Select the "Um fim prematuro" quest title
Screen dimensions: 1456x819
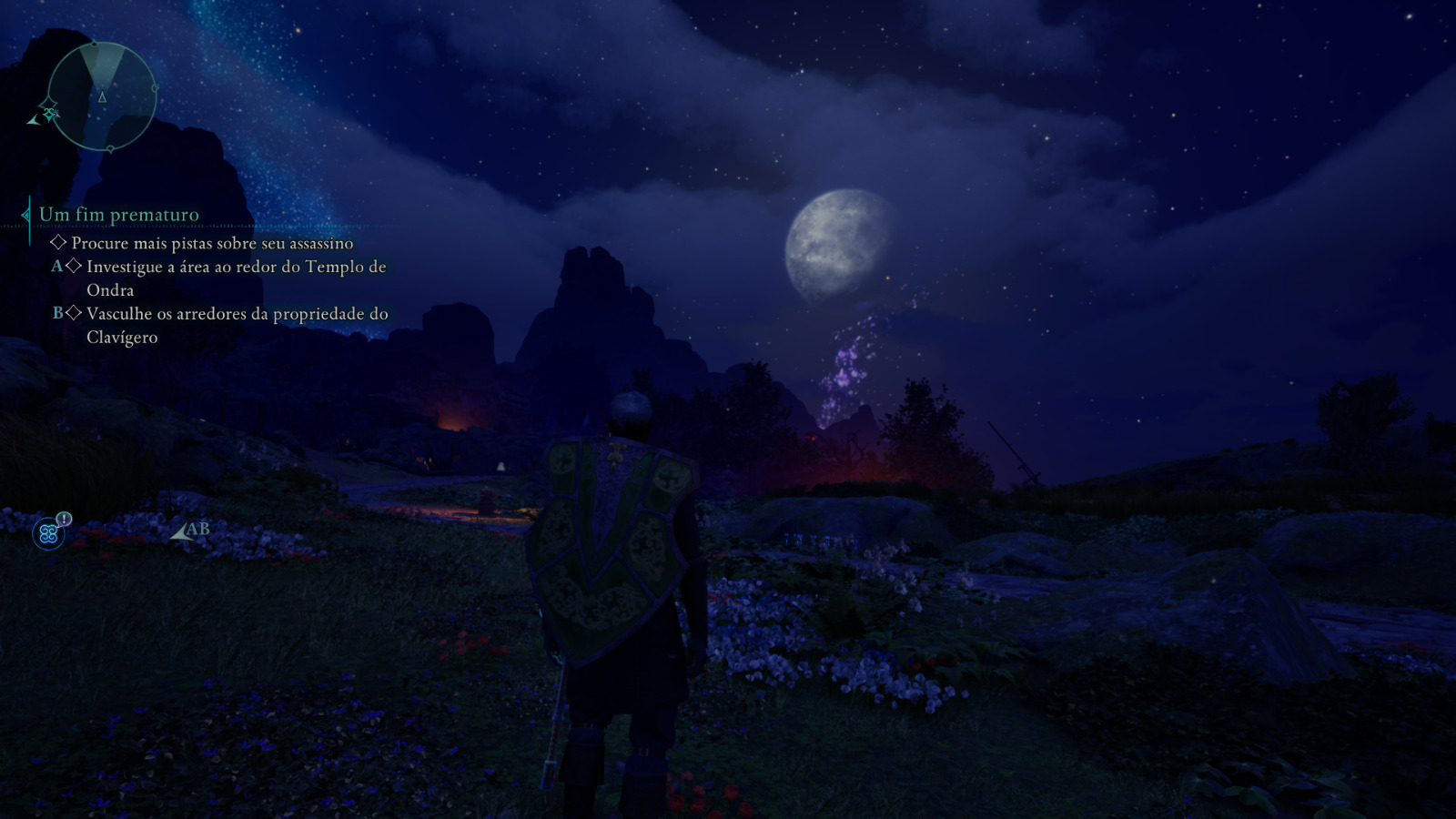pos(118,215)
